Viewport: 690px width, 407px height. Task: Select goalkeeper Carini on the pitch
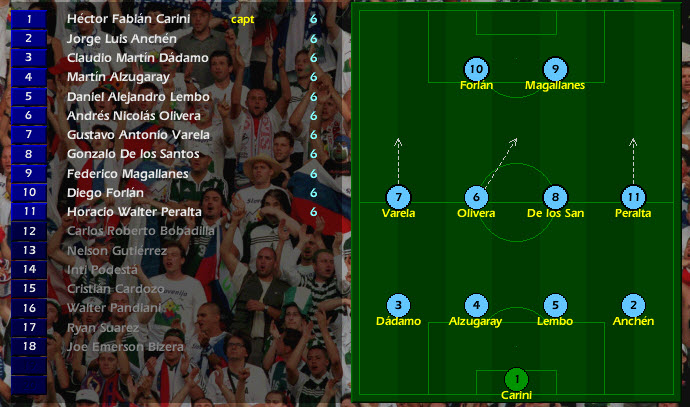pos(516,379)
